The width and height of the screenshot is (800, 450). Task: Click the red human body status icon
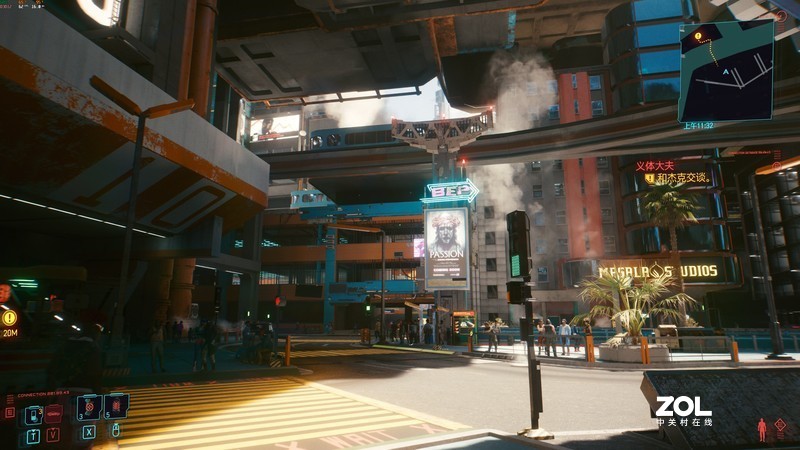[762, 429]
